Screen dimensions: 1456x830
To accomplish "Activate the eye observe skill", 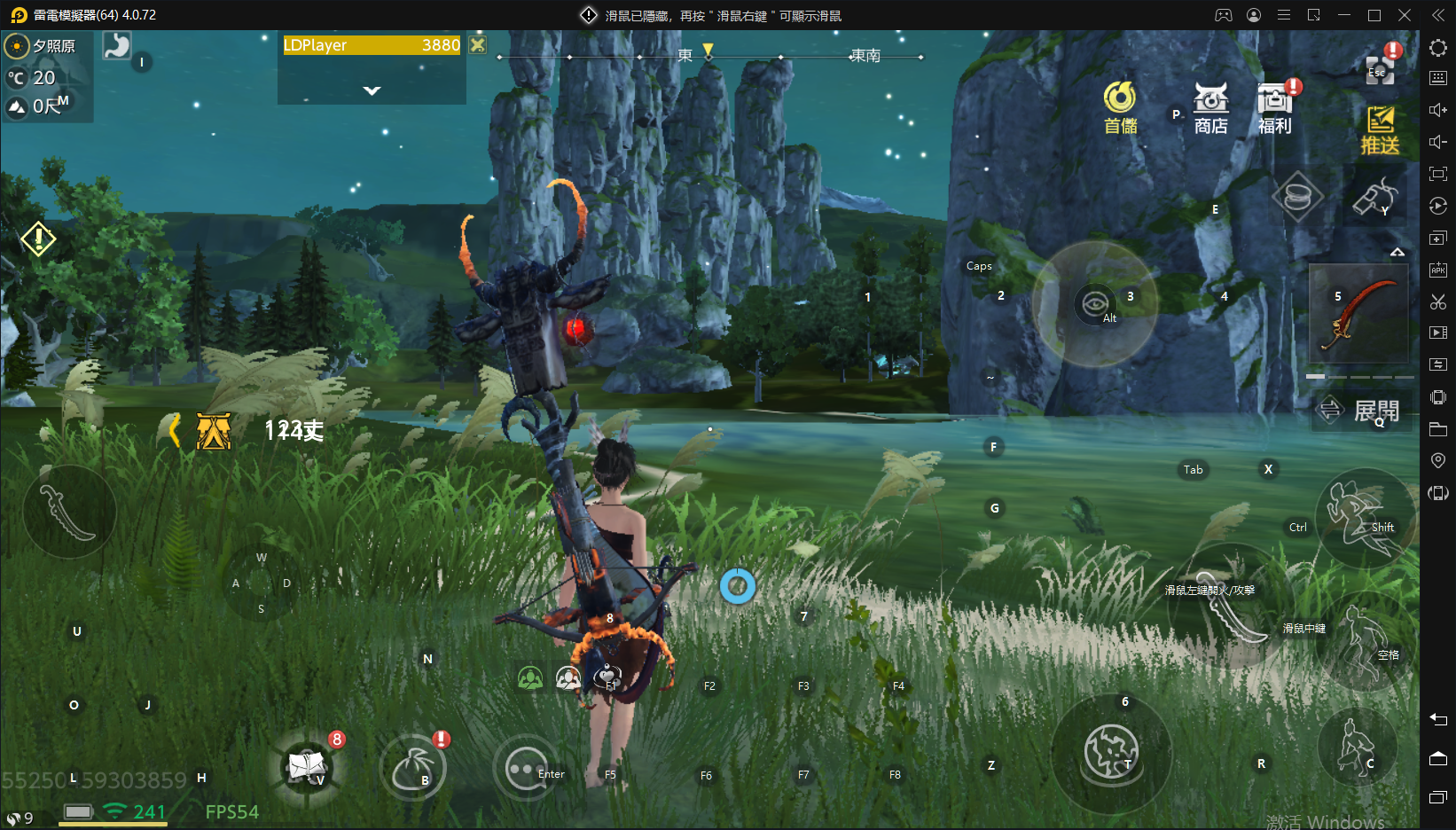I will pos(1095,303).
